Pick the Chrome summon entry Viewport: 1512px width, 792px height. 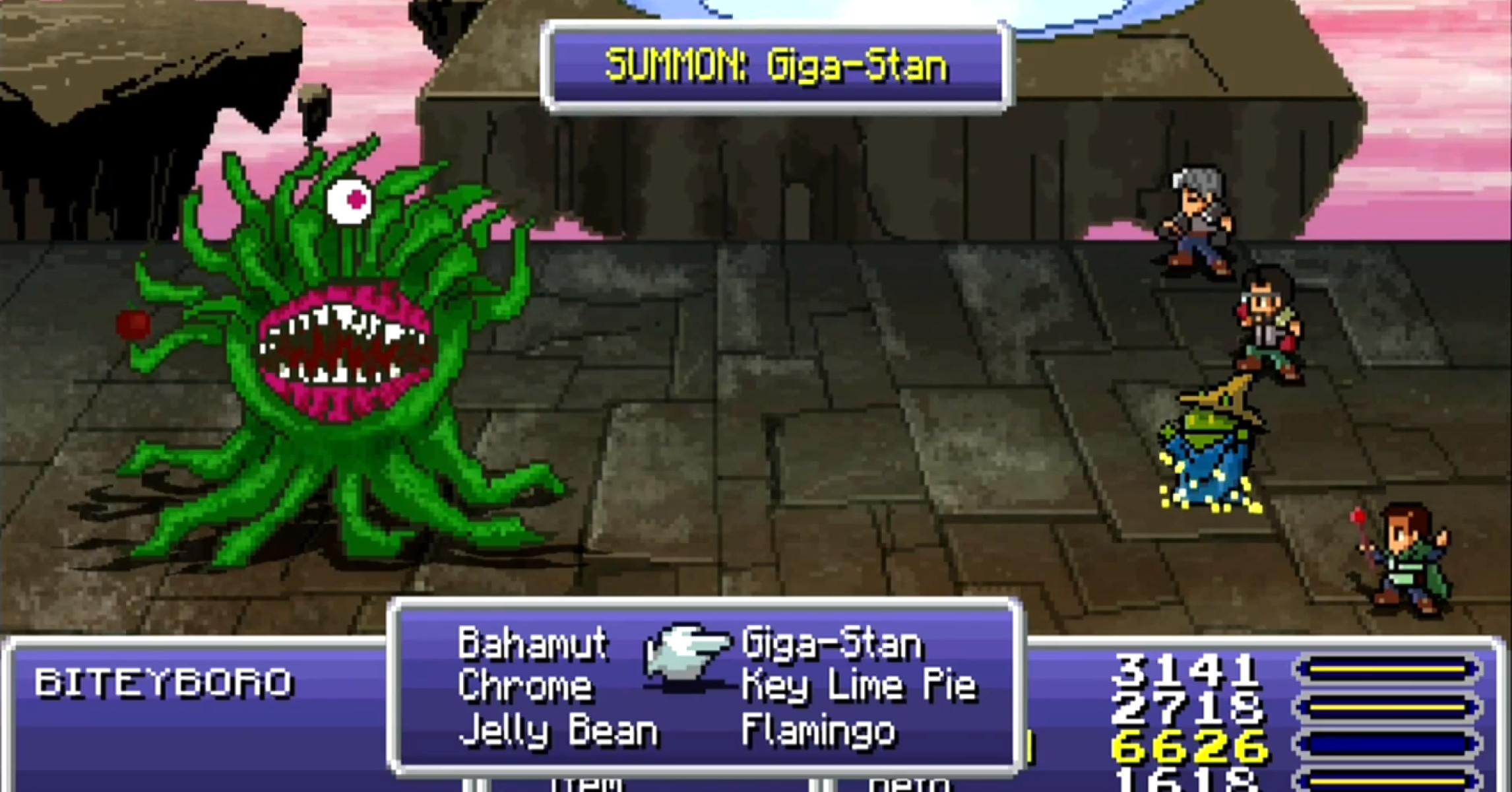point(525,686)
